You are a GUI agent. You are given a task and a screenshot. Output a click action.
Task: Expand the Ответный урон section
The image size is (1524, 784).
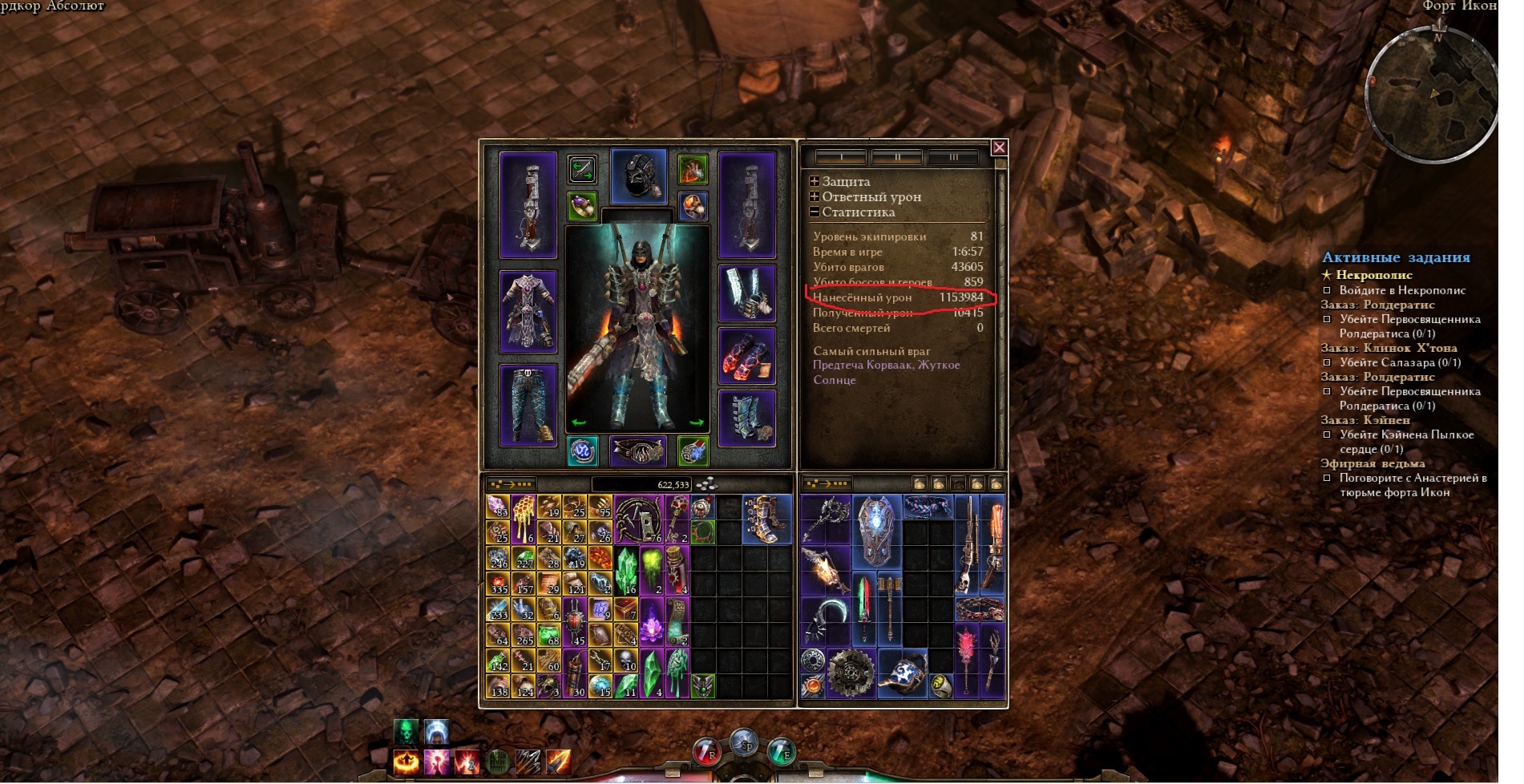[815, 197]
